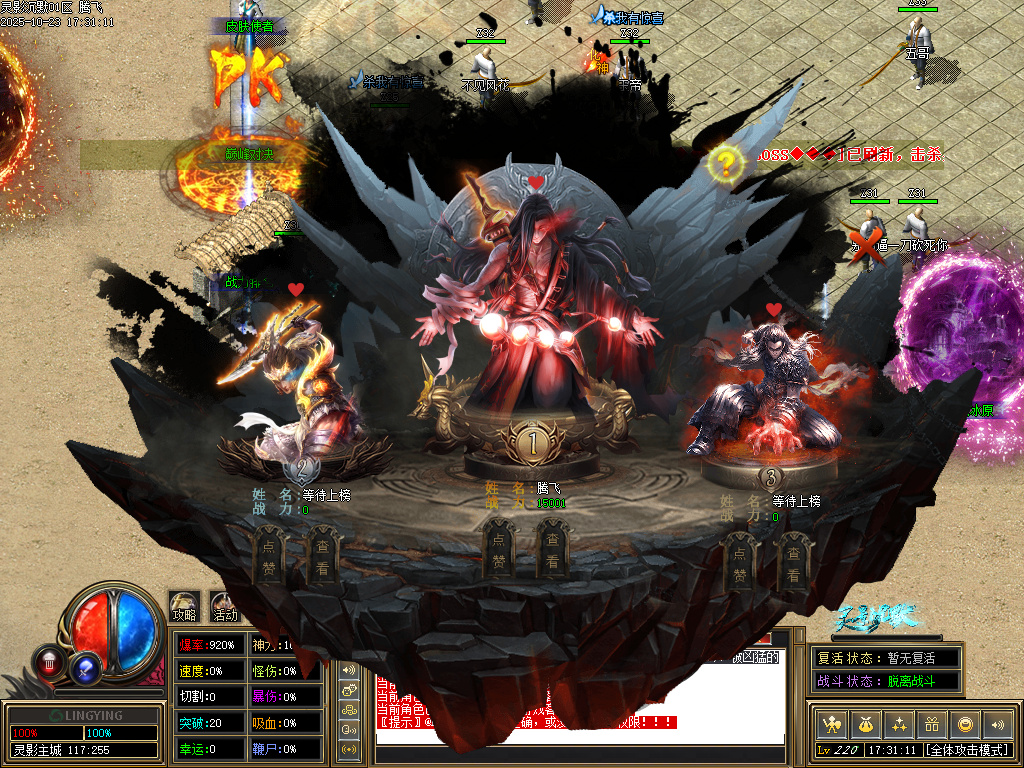Open the money bag inventory icon

[x=864, y=724]
